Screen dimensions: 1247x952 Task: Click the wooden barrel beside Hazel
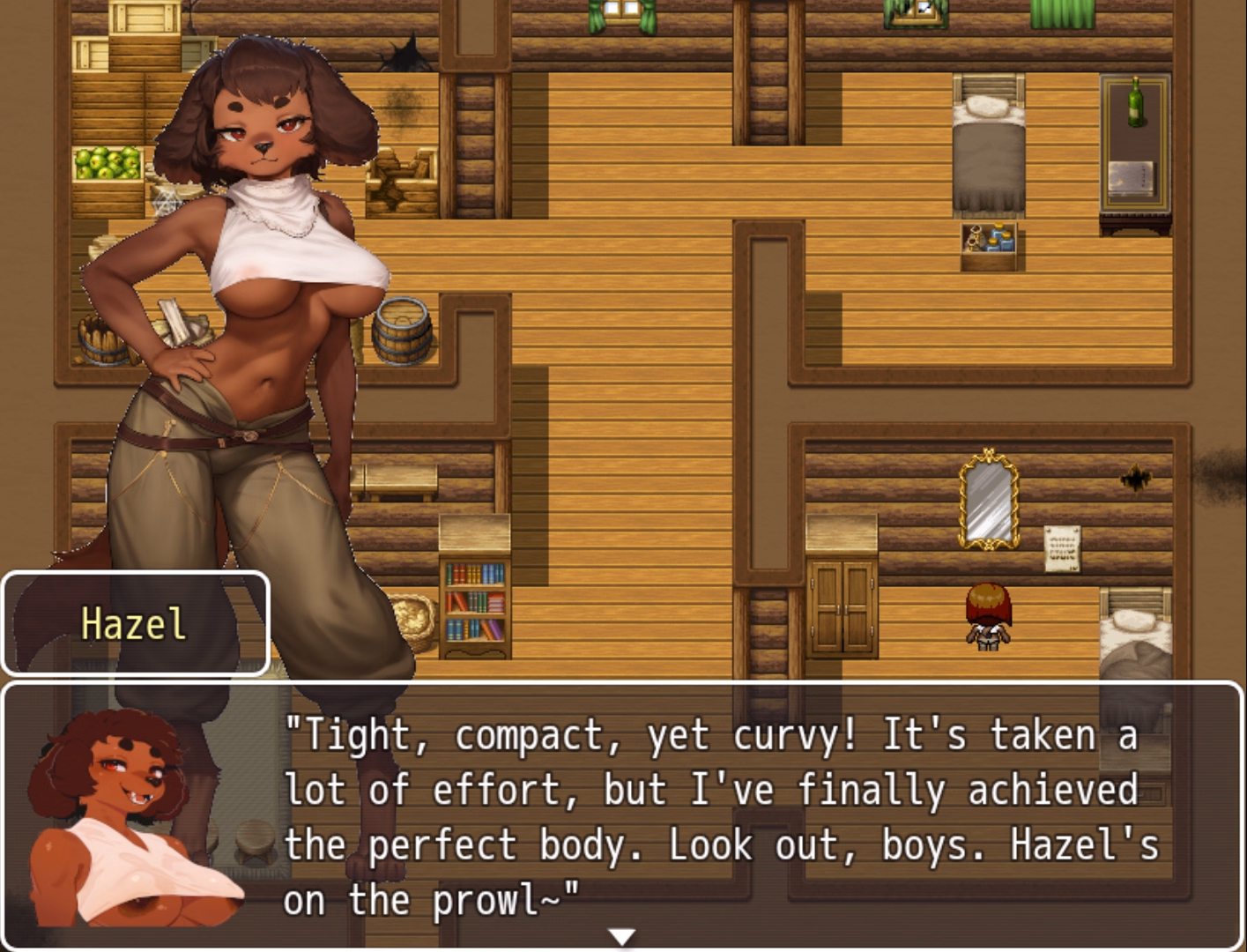401,331
